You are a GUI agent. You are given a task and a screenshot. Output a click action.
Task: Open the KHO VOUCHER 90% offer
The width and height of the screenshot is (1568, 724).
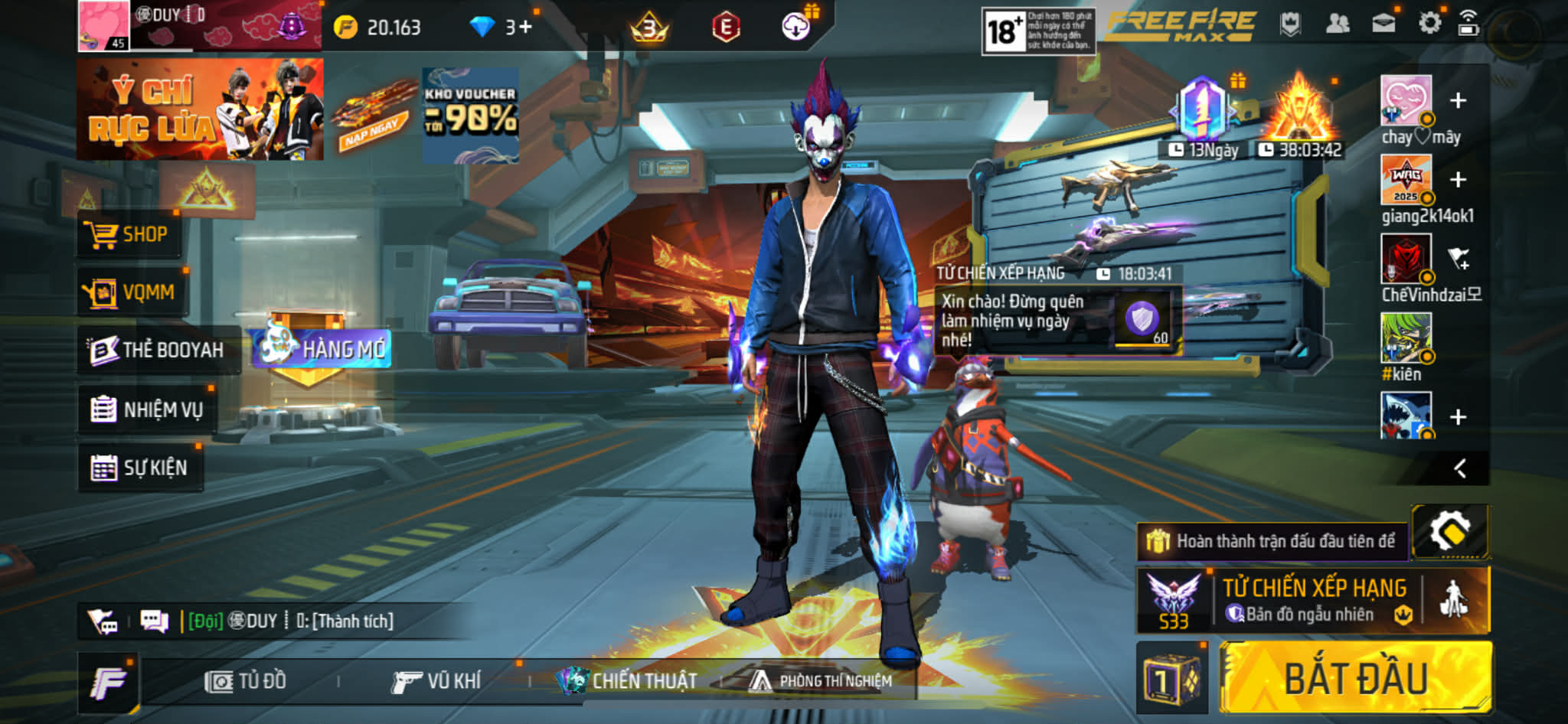click(x=470, y=115)
